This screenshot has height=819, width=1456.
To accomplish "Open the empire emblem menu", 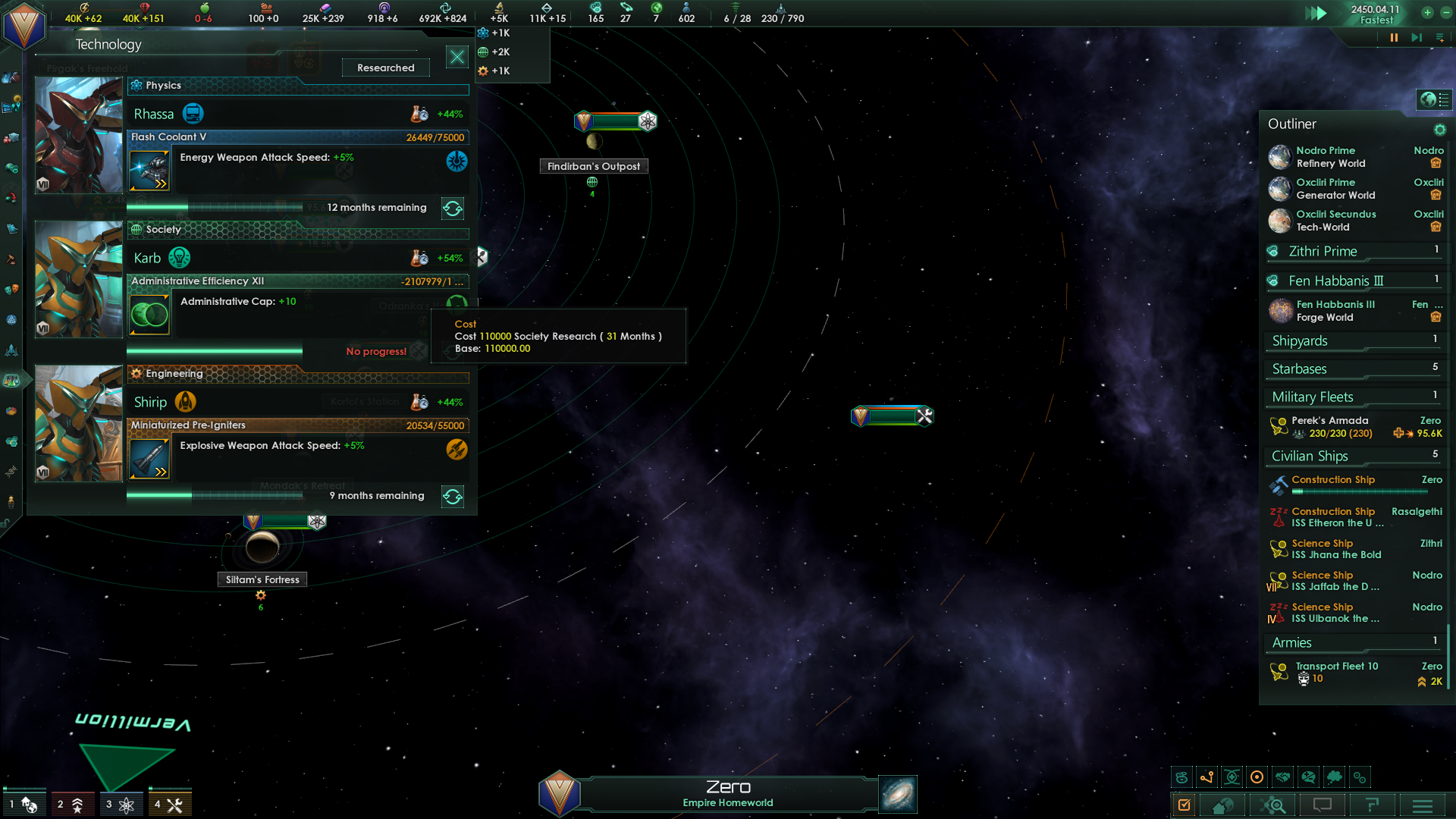I will [24, 24].
